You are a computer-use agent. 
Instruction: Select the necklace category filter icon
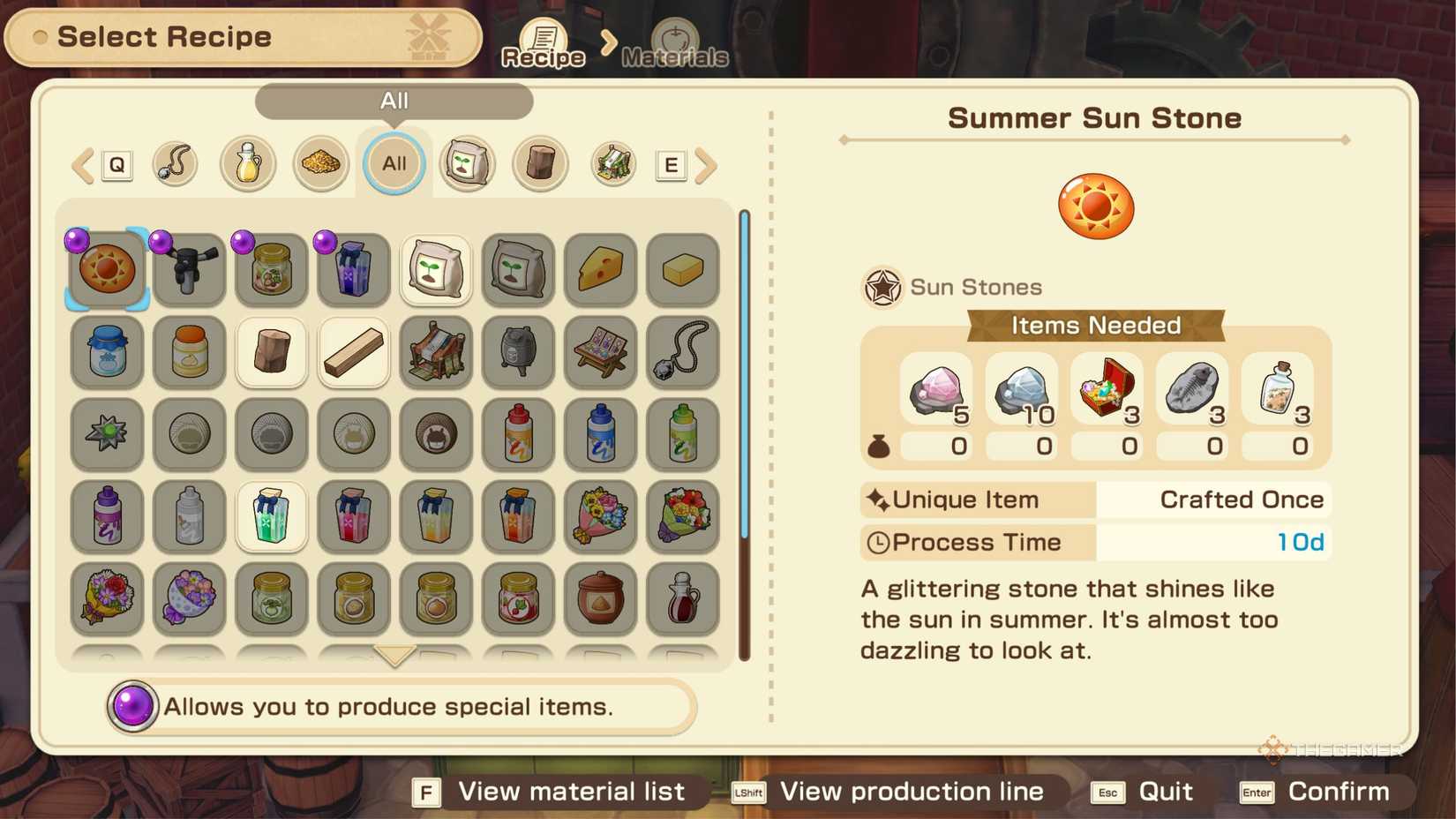(174, 163)
